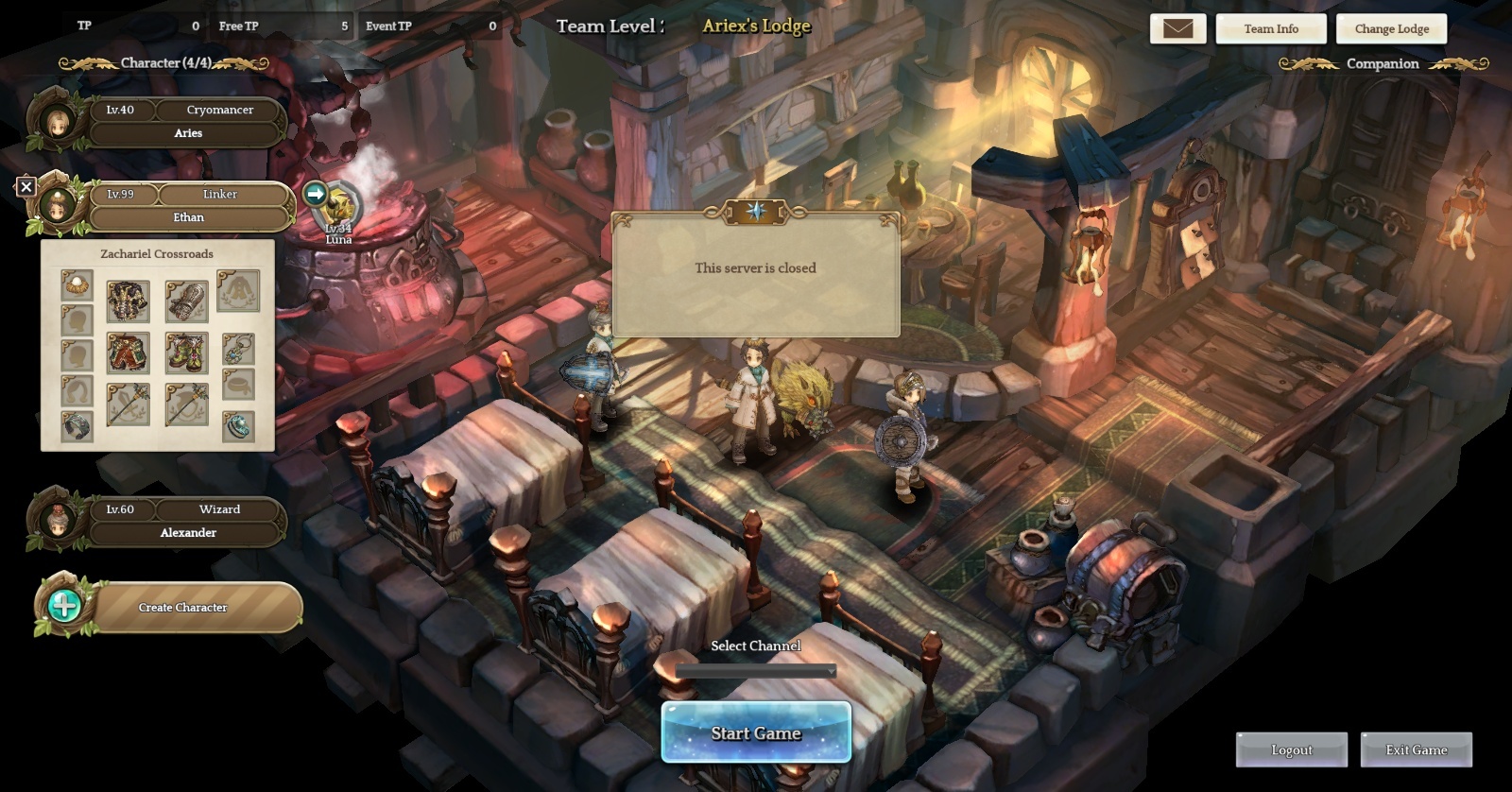Log out of the account
1512x792 pixels.
1291,749
